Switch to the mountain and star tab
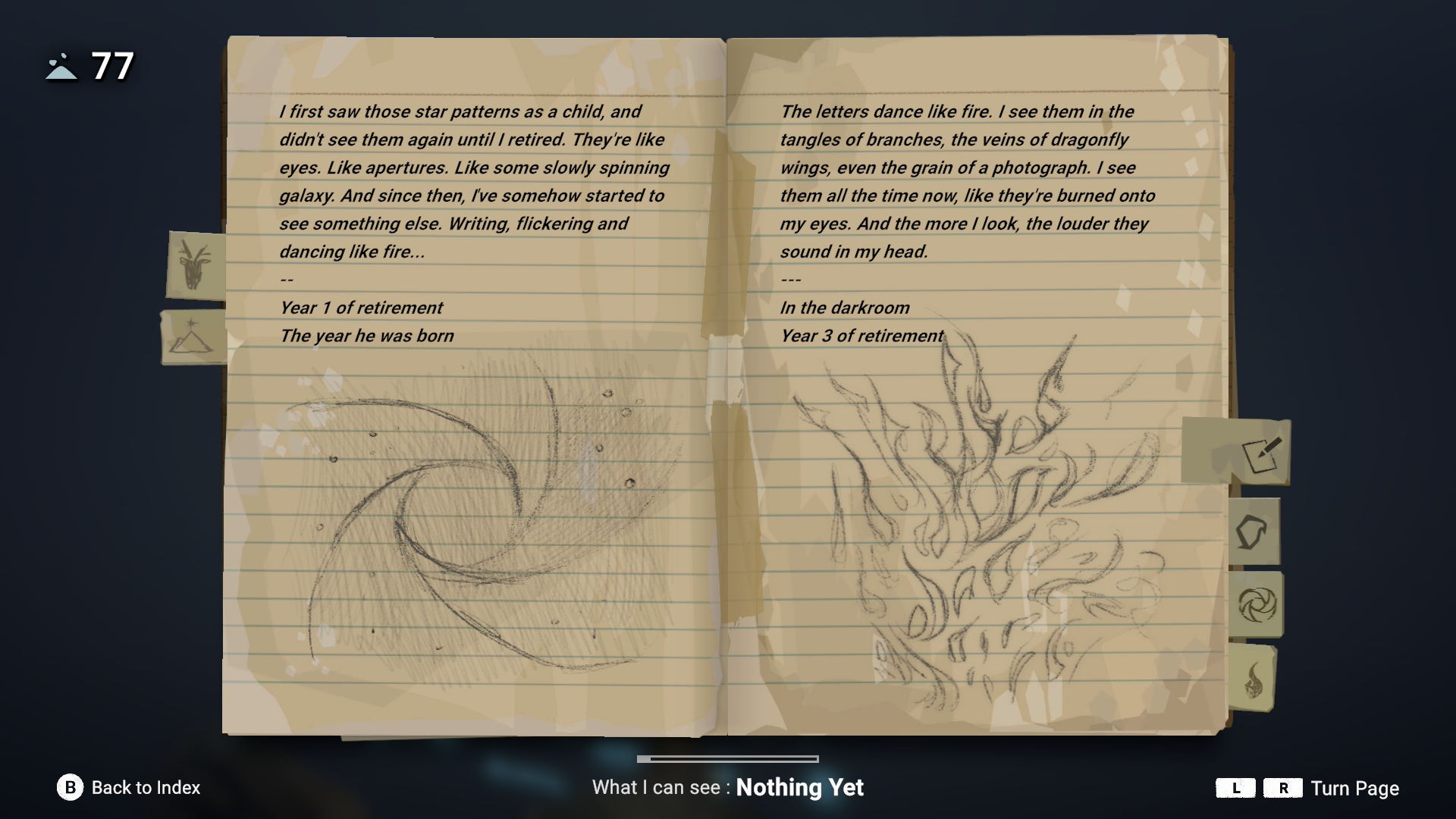 pyautogui.click(x=193, y=337)
